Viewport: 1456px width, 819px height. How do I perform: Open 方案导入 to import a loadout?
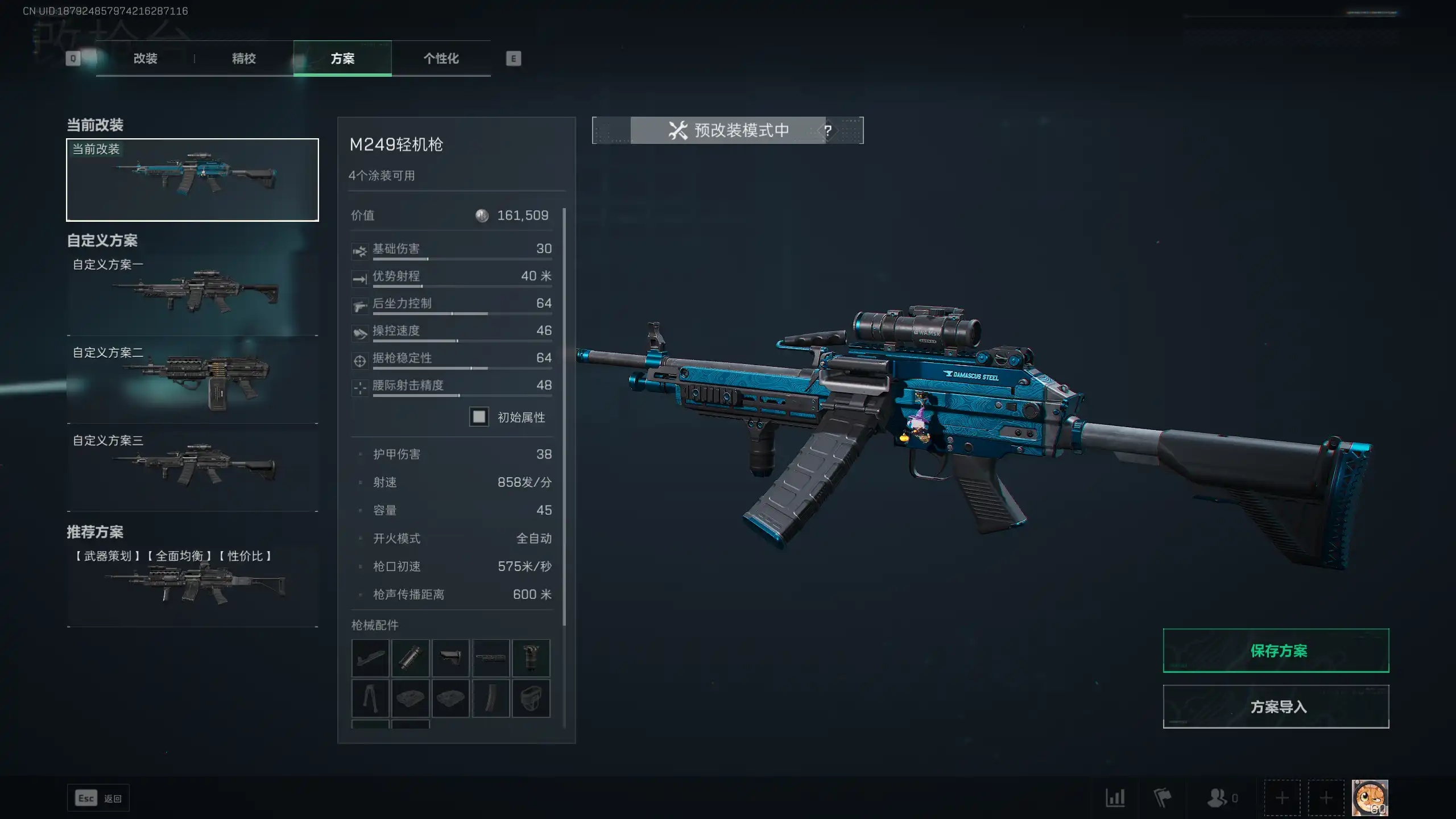[1276, 706]
